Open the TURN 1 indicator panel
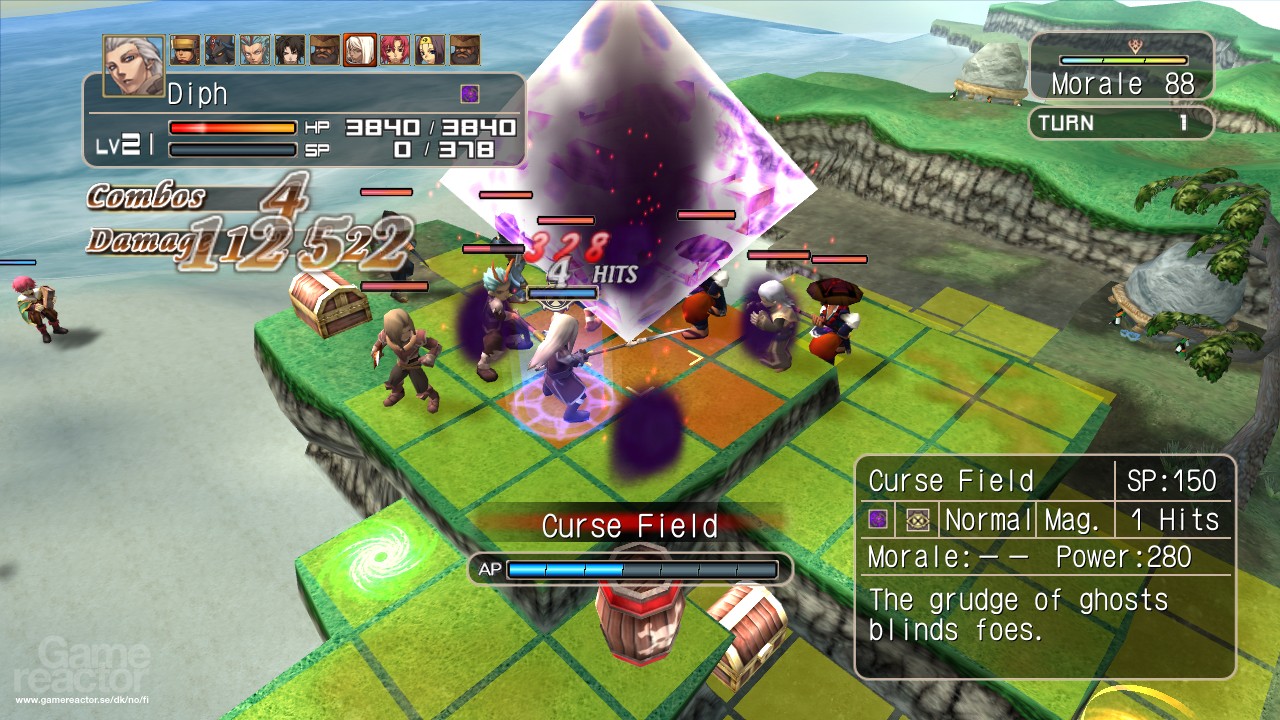This screenshot has height=720, width=1280. pyautogui.click(x=1120, y=123)
